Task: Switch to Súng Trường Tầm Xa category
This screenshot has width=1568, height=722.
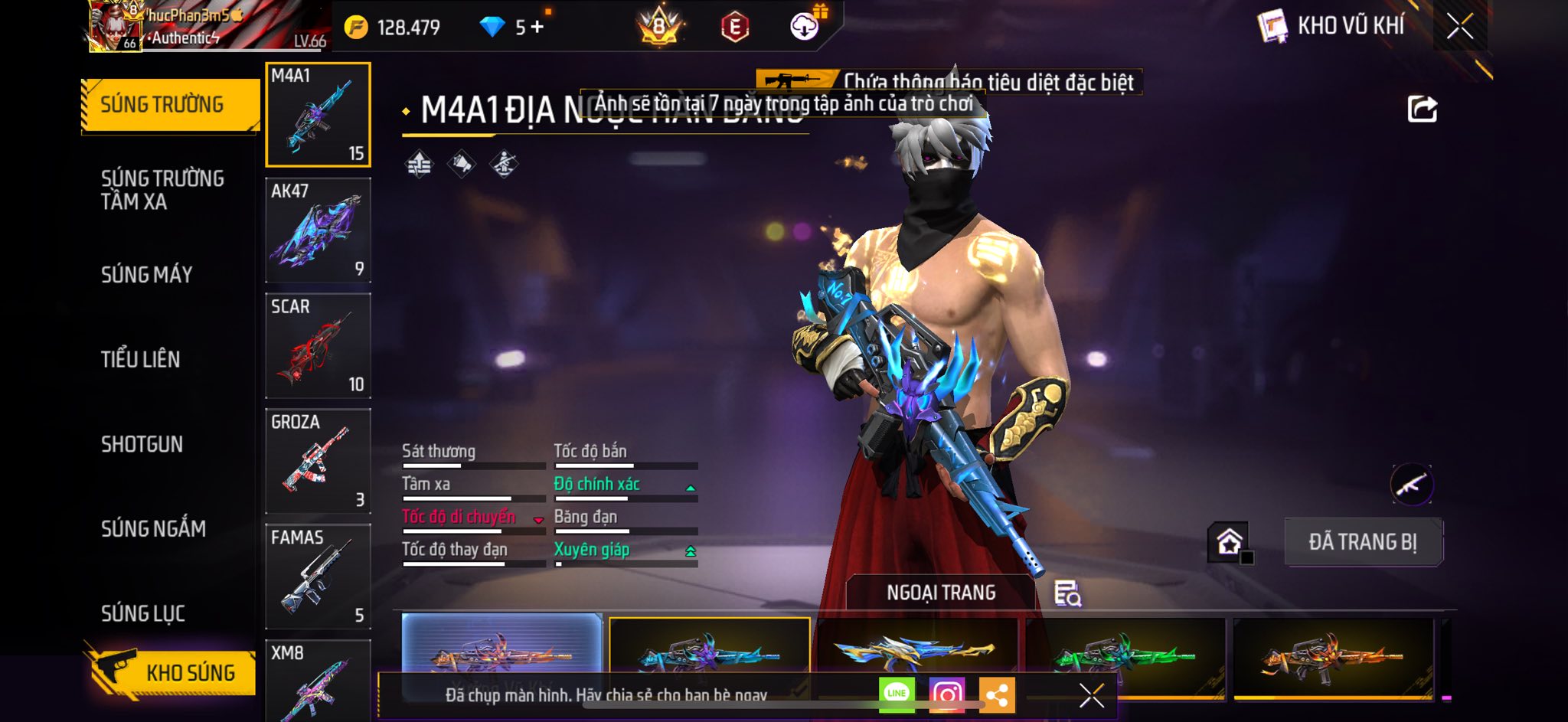Action: (162, 190)
